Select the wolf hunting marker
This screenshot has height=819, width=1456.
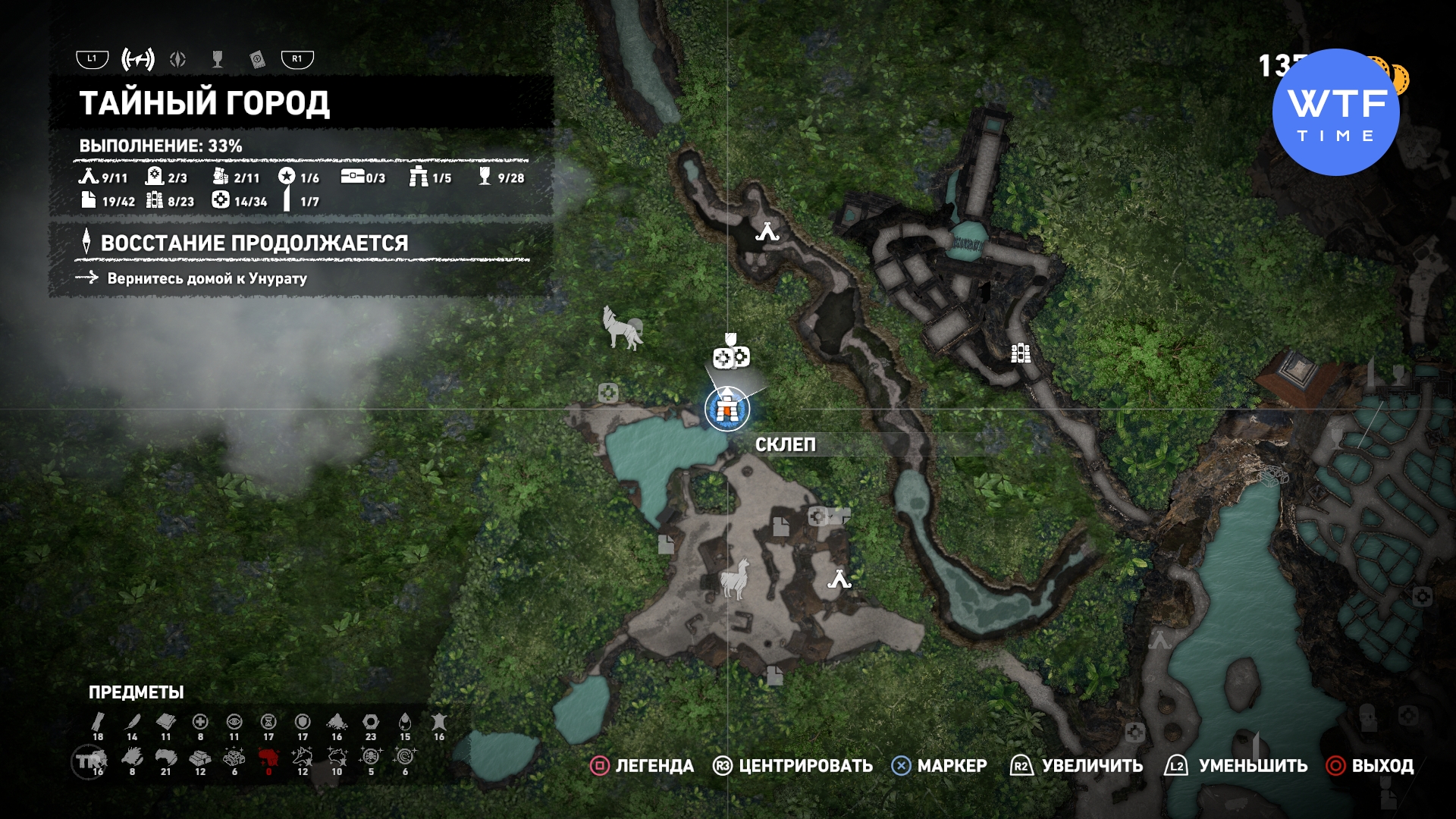point(622,328)
